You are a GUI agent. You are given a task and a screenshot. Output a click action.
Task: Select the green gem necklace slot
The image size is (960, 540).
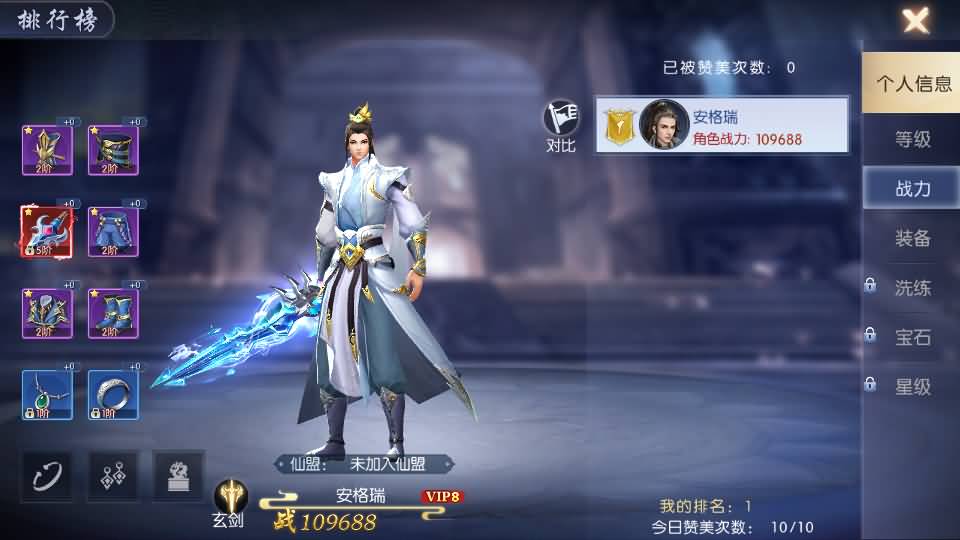pyautogui.click(x=47, y=395)
